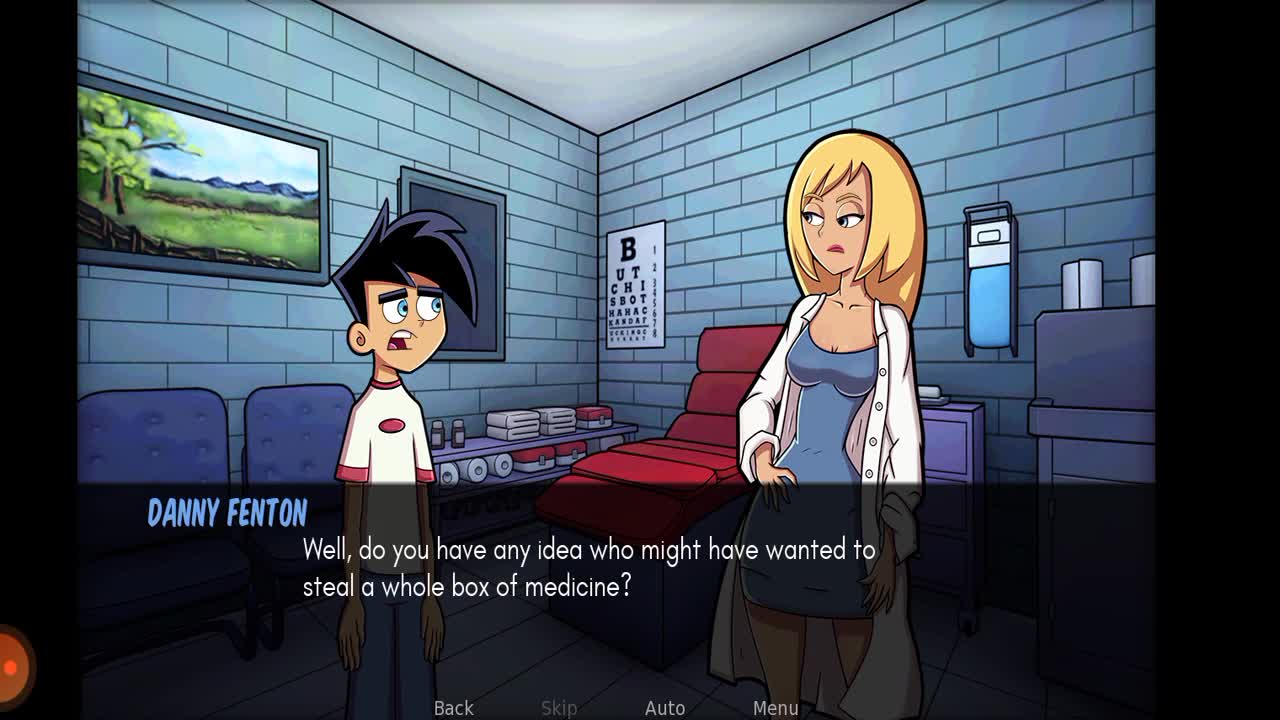Toggle Auto dialogue advance
1280x720 pixels.
coord(665,708)
